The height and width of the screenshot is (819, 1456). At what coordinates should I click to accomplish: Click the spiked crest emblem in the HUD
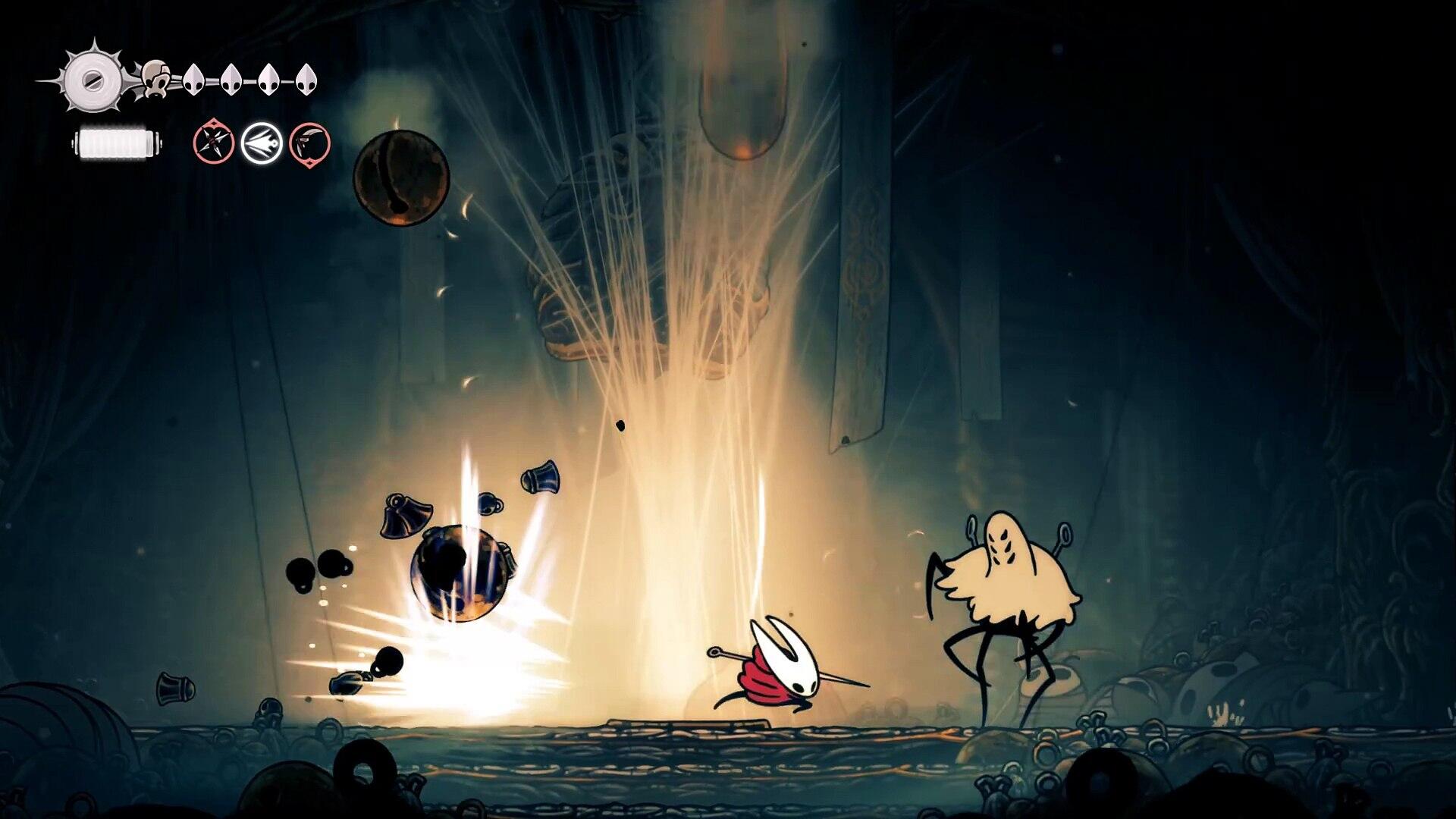pyautogui.click(x=94, y=79)
